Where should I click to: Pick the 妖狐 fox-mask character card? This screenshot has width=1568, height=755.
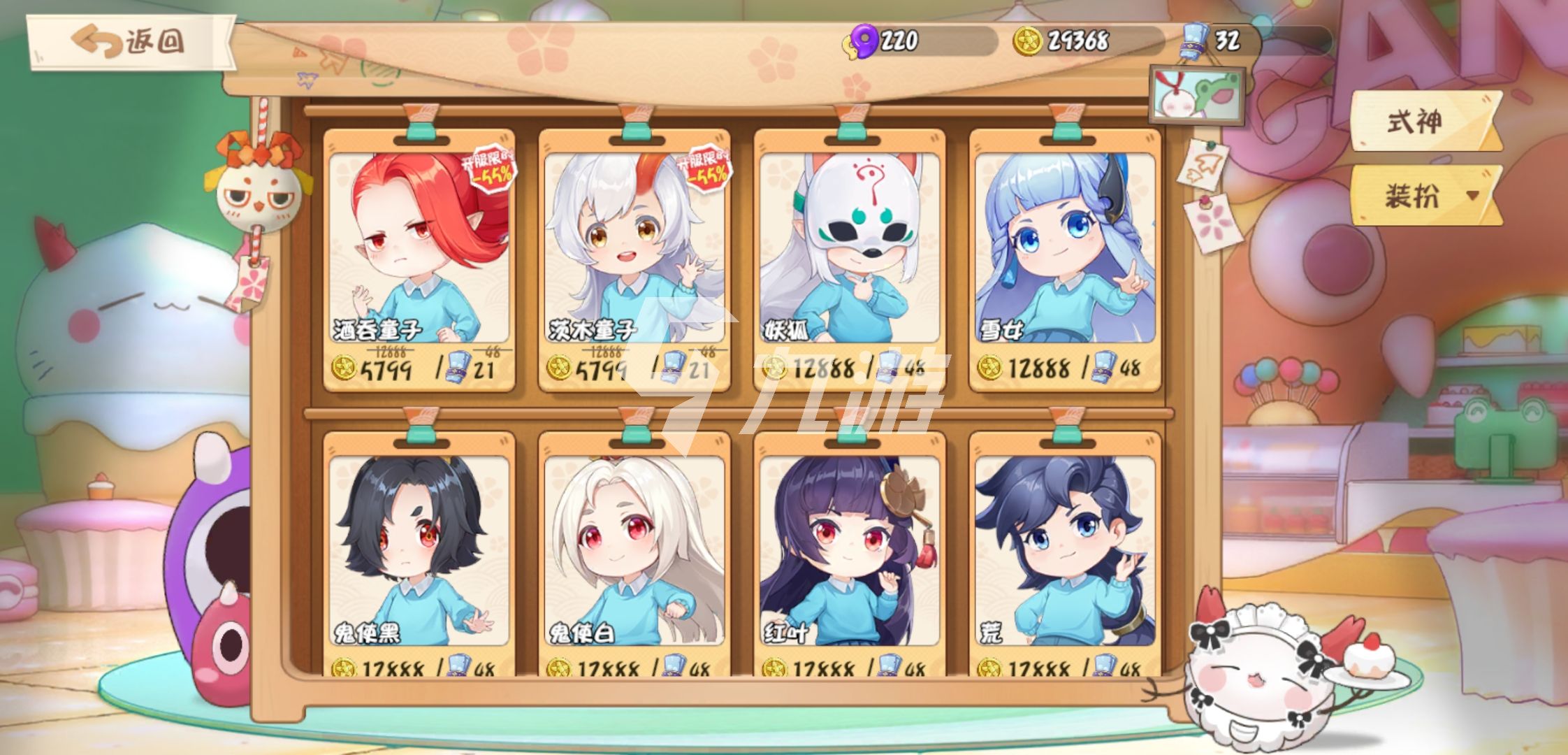(x=850, y=259)
